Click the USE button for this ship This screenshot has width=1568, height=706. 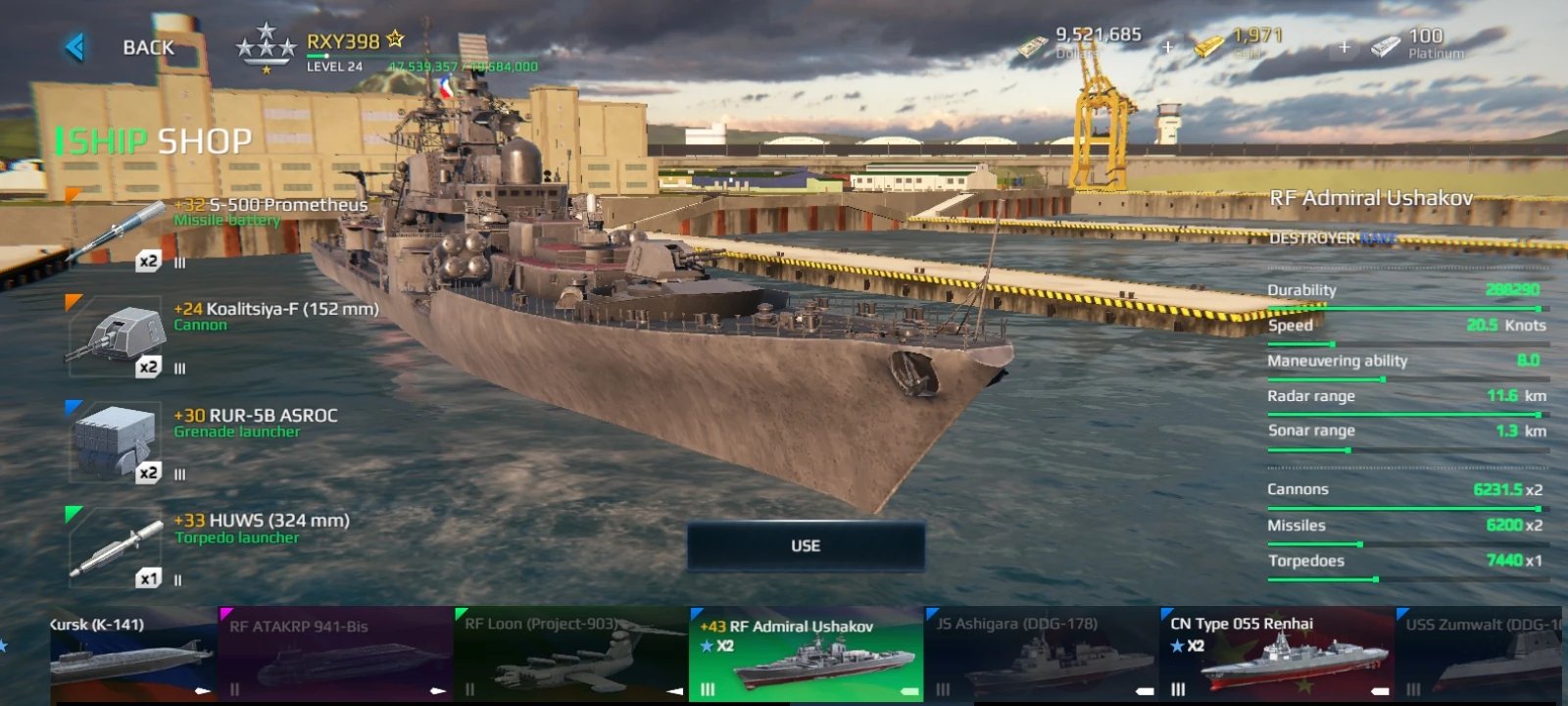806,546
